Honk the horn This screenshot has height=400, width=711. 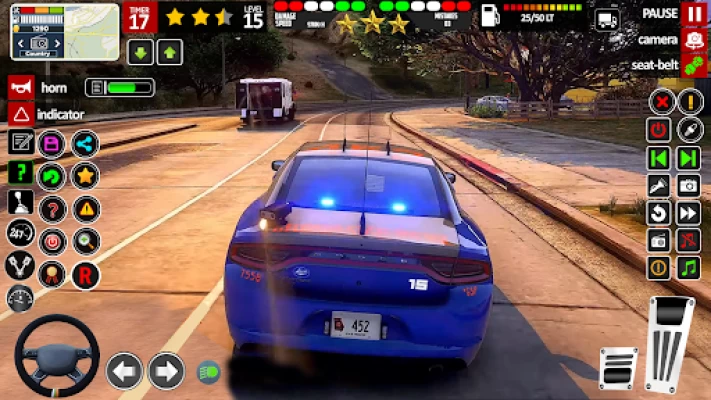pyautogui.click(x=20, y=87)
